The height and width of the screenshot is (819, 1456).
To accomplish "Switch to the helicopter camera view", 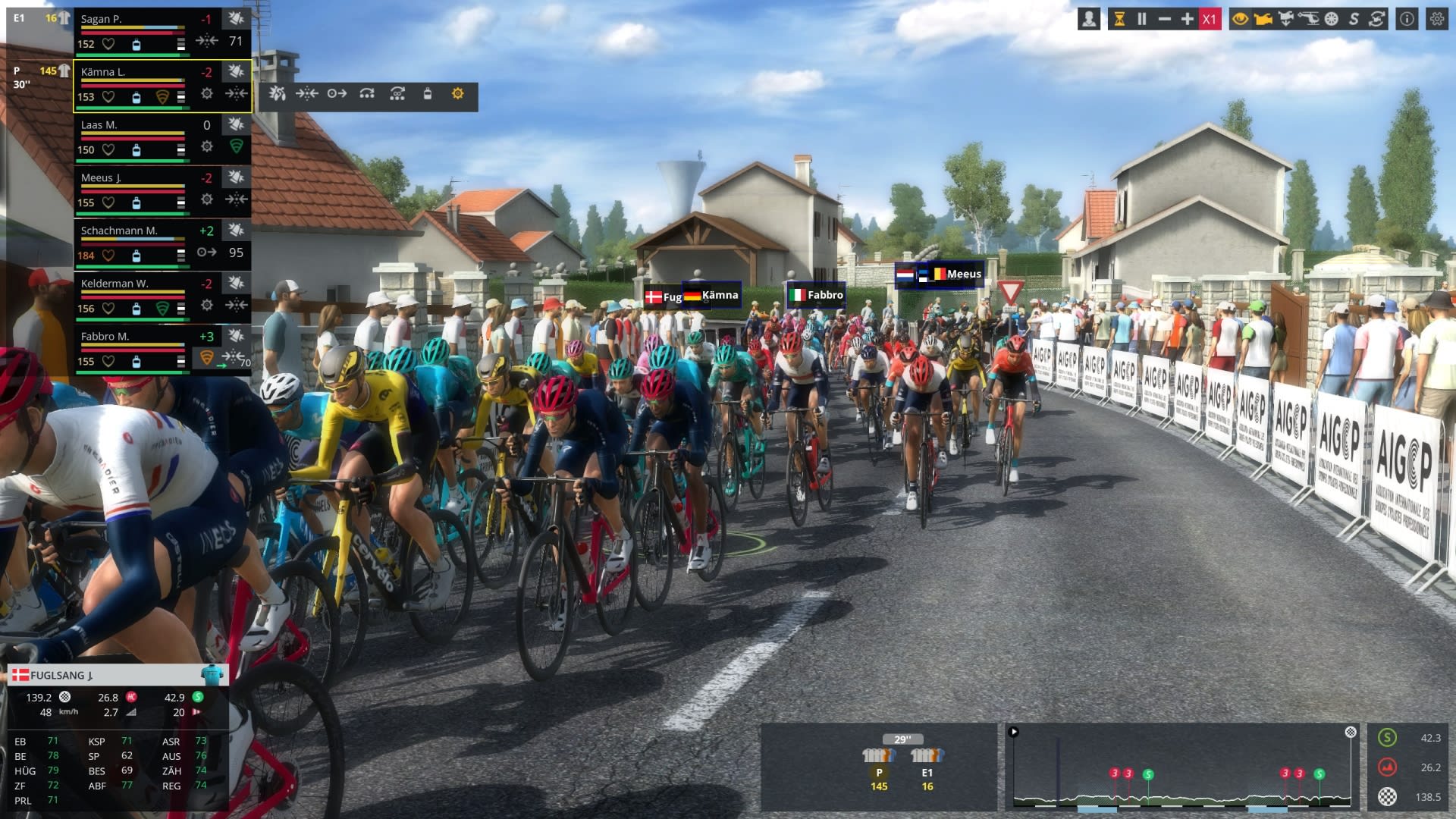I will pos(1308,20).
